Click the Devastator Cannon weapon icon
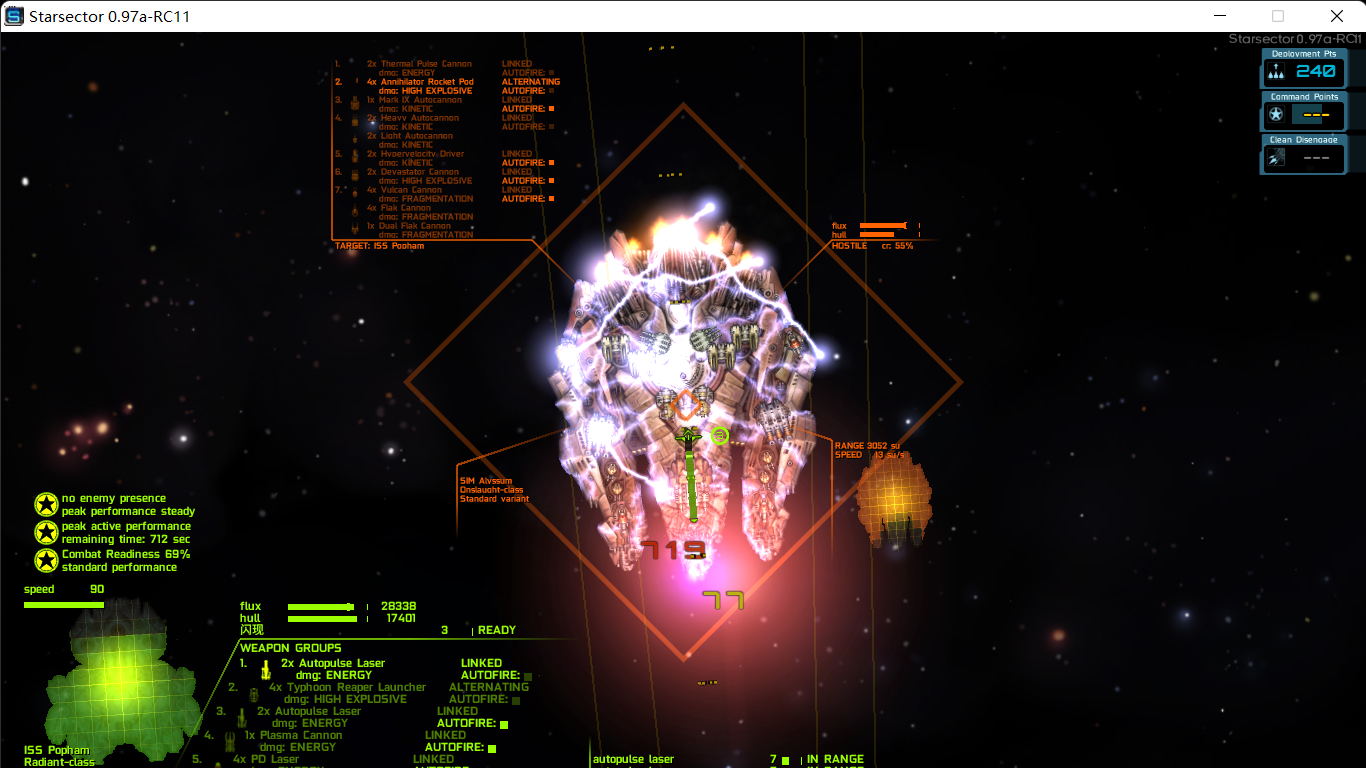This screenshot has height=768, width=1366. click(x=354, y=176)
